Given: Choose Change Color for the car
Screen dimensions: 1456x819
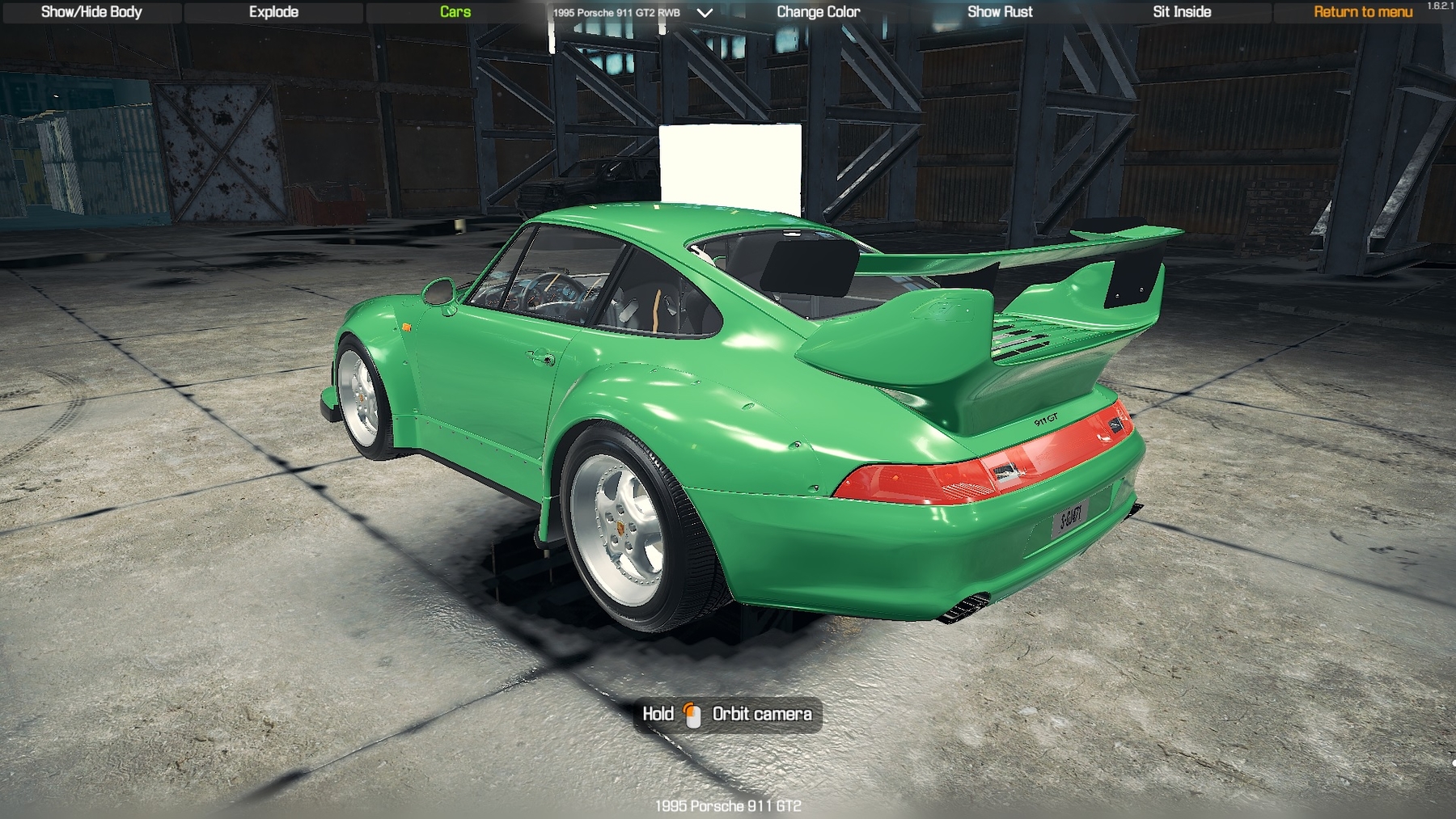Looking at the screenshot, I should [818, 12].
